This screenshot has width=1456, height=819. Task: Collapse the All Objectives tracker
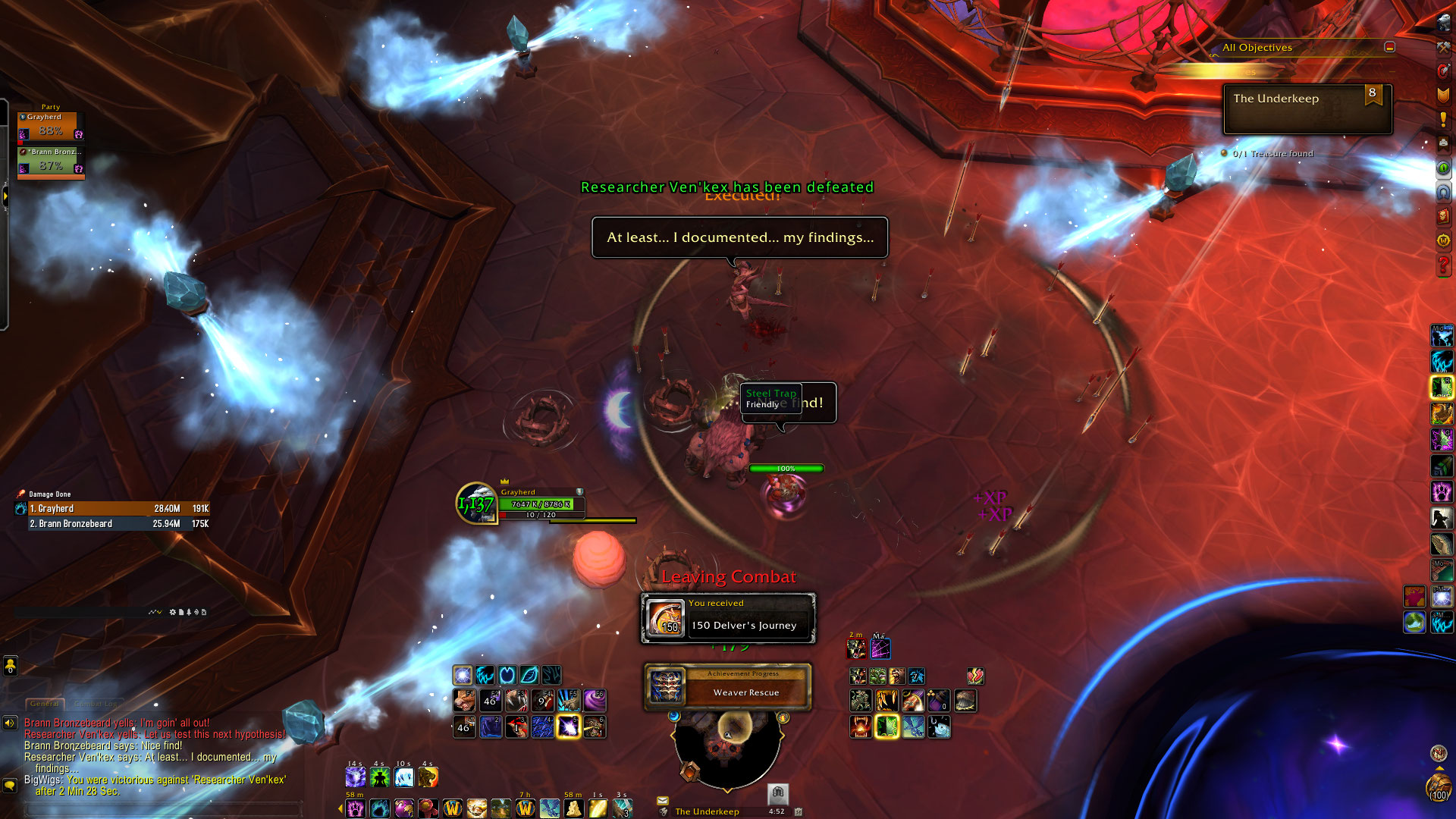coord(1389,47)
